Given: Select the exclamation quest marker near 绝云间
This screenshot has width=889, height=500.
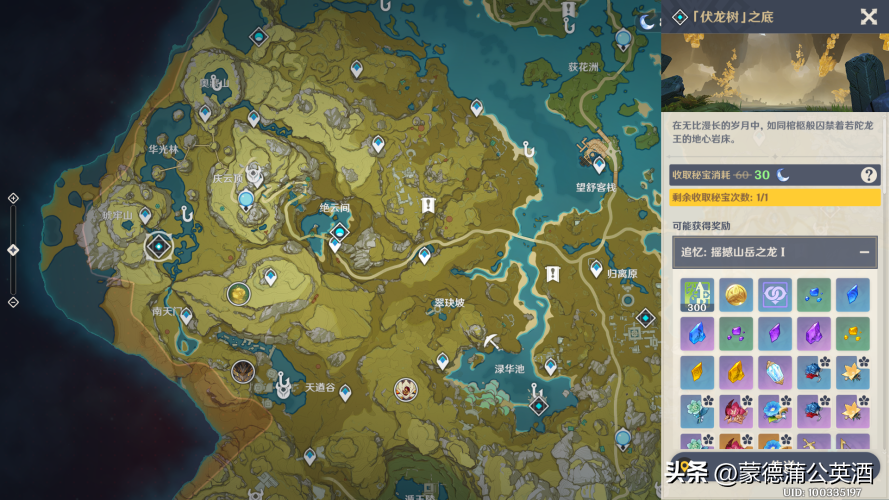Looking at the screenshot, I should pos(428,205).
